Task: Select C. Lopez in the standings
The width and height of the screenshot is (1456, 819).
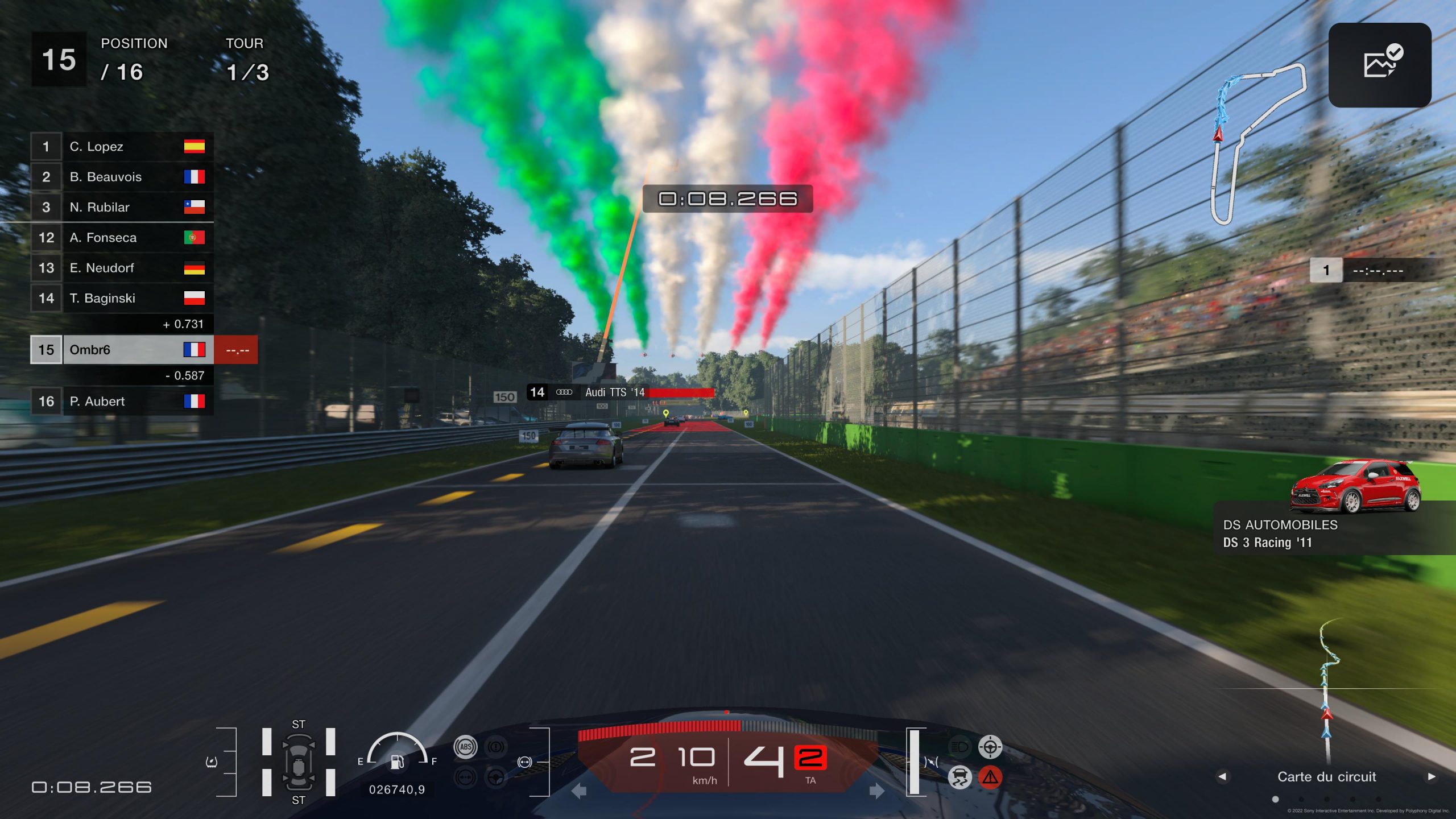Action: click(122, 147)
